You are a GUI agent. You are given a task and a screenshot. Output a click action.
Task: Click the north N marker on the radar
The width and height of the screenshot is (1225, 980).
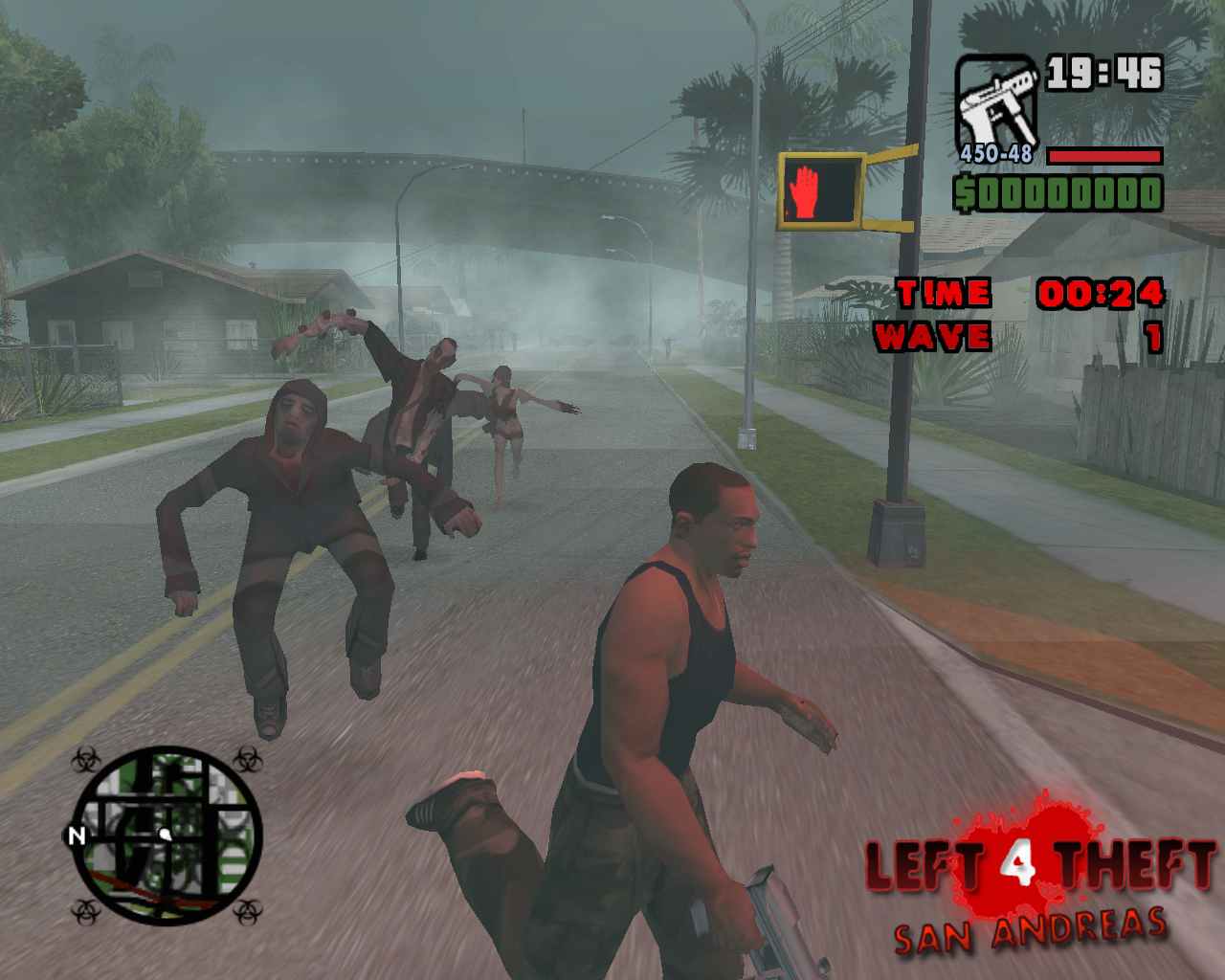pyautogui.click(x=76, y=835)
